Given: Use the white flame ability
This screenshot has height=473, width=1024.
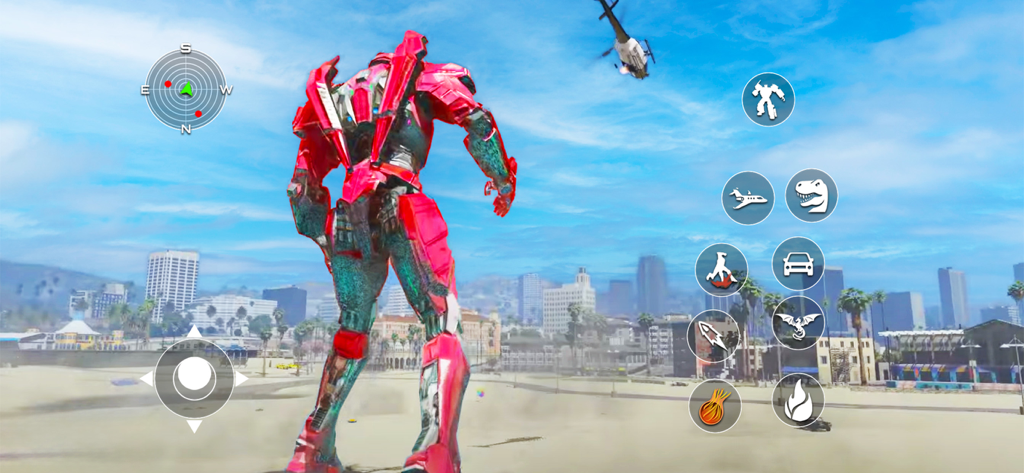Looking at the screenshot, I should pyautogui.click(x=798, y=400).
